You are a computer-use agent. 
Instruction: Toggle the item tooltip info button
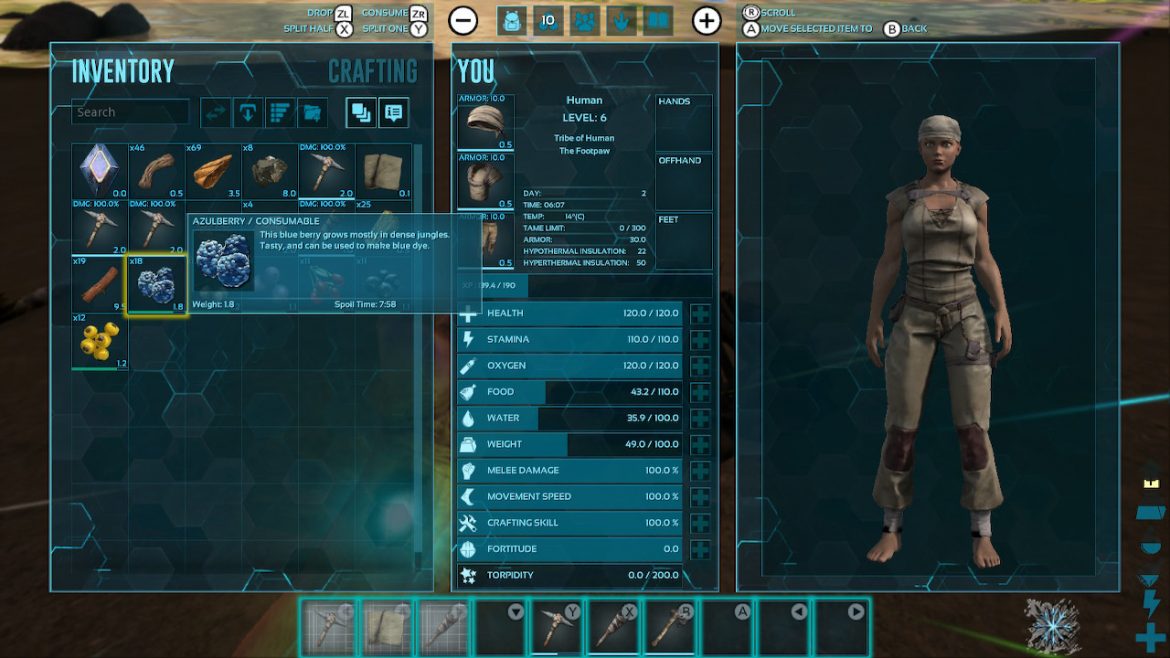[x=393, y=113]
